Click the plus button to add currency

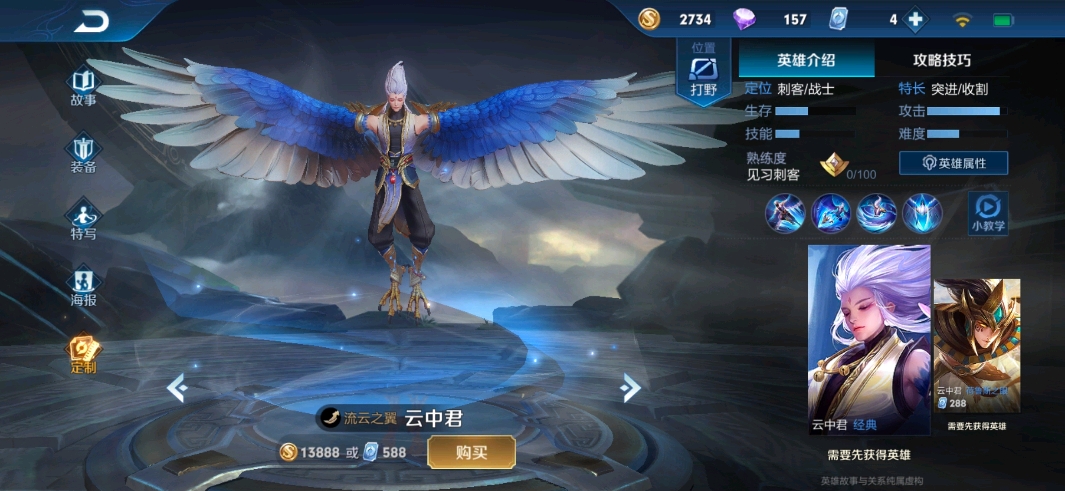coord(915,20)
